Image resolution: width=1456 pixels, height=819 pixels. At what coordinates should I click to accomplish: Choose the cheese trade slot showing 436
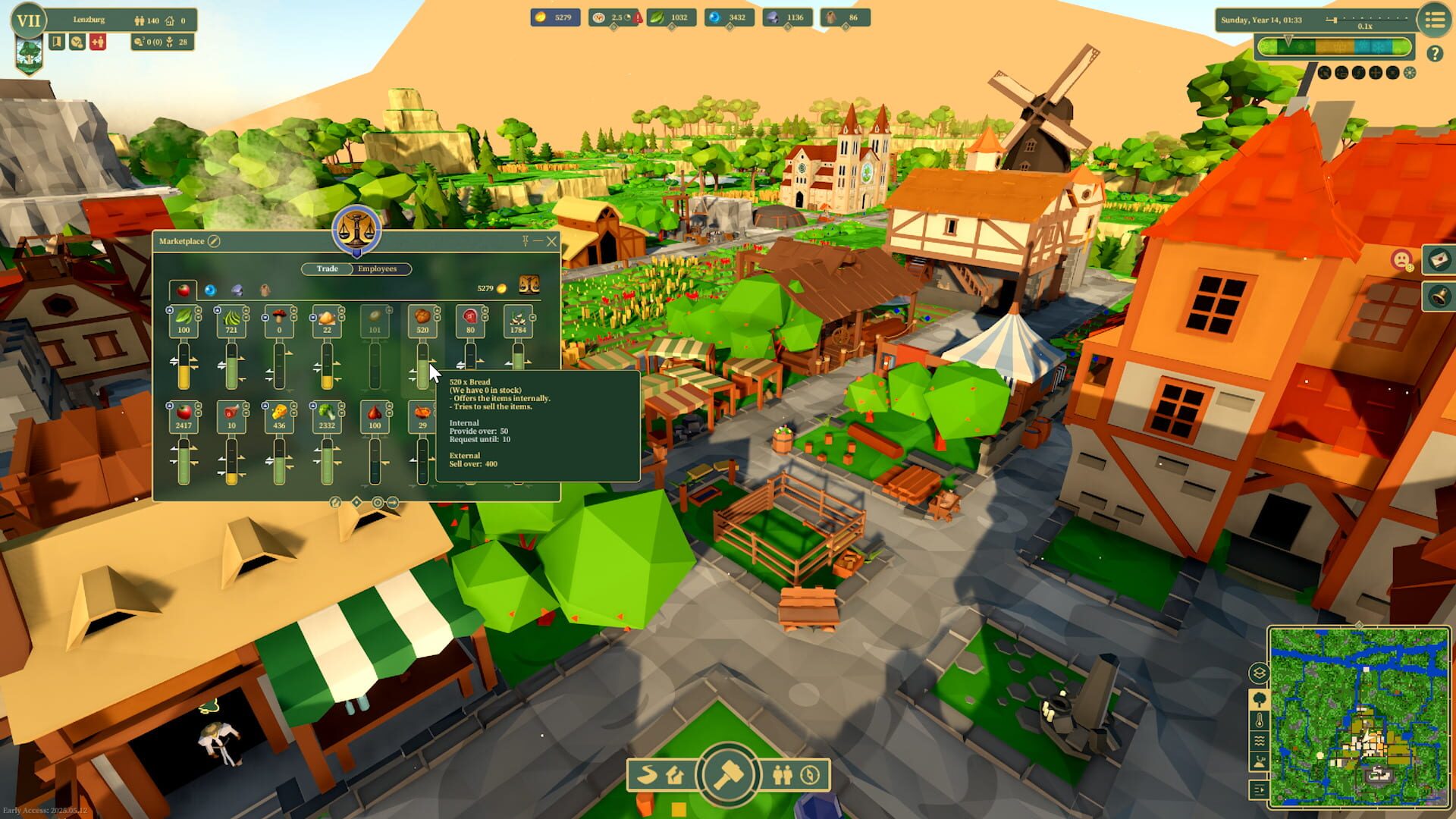(279, 416)
